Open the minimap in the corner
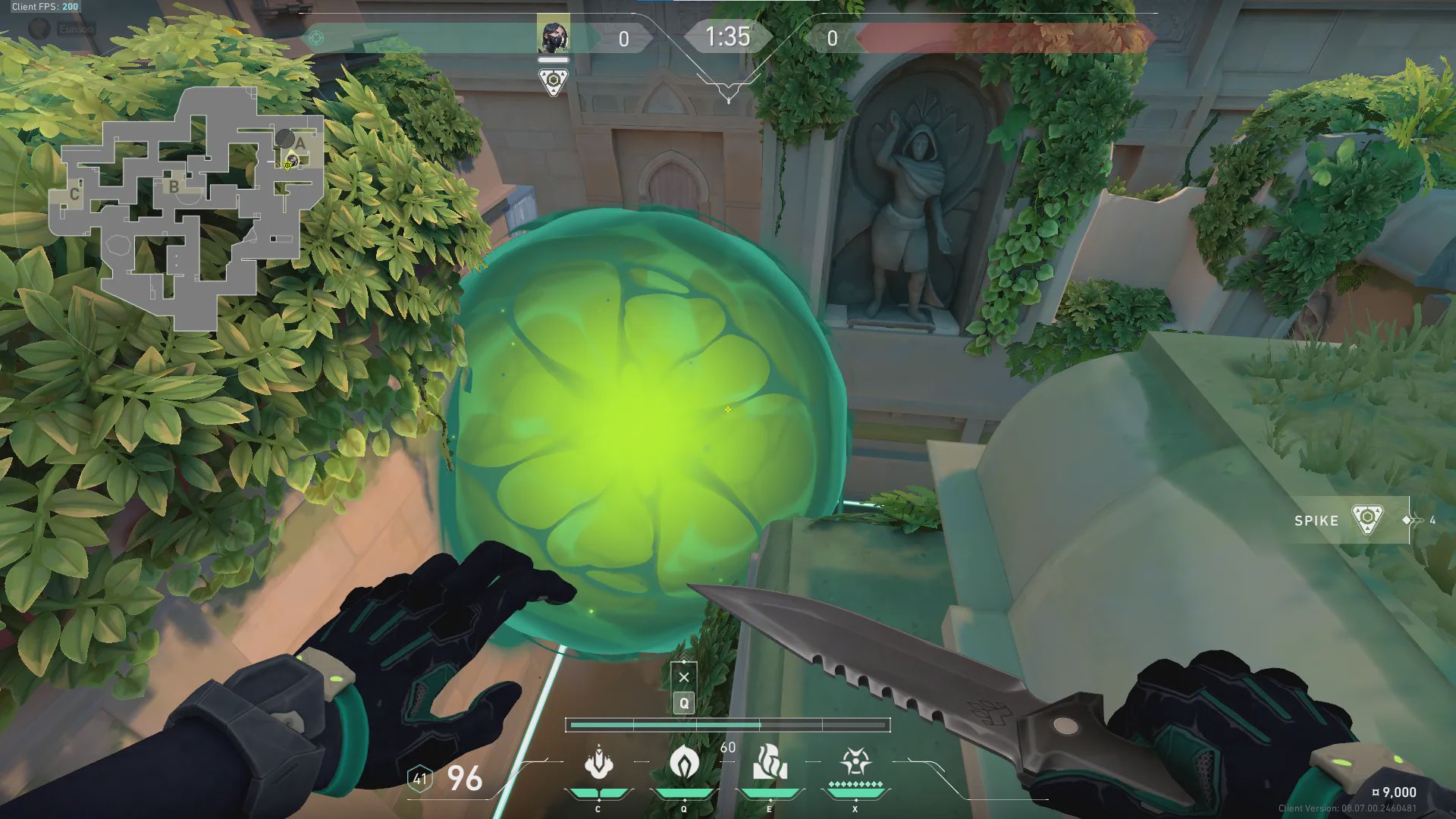 (x=186, y=209)
